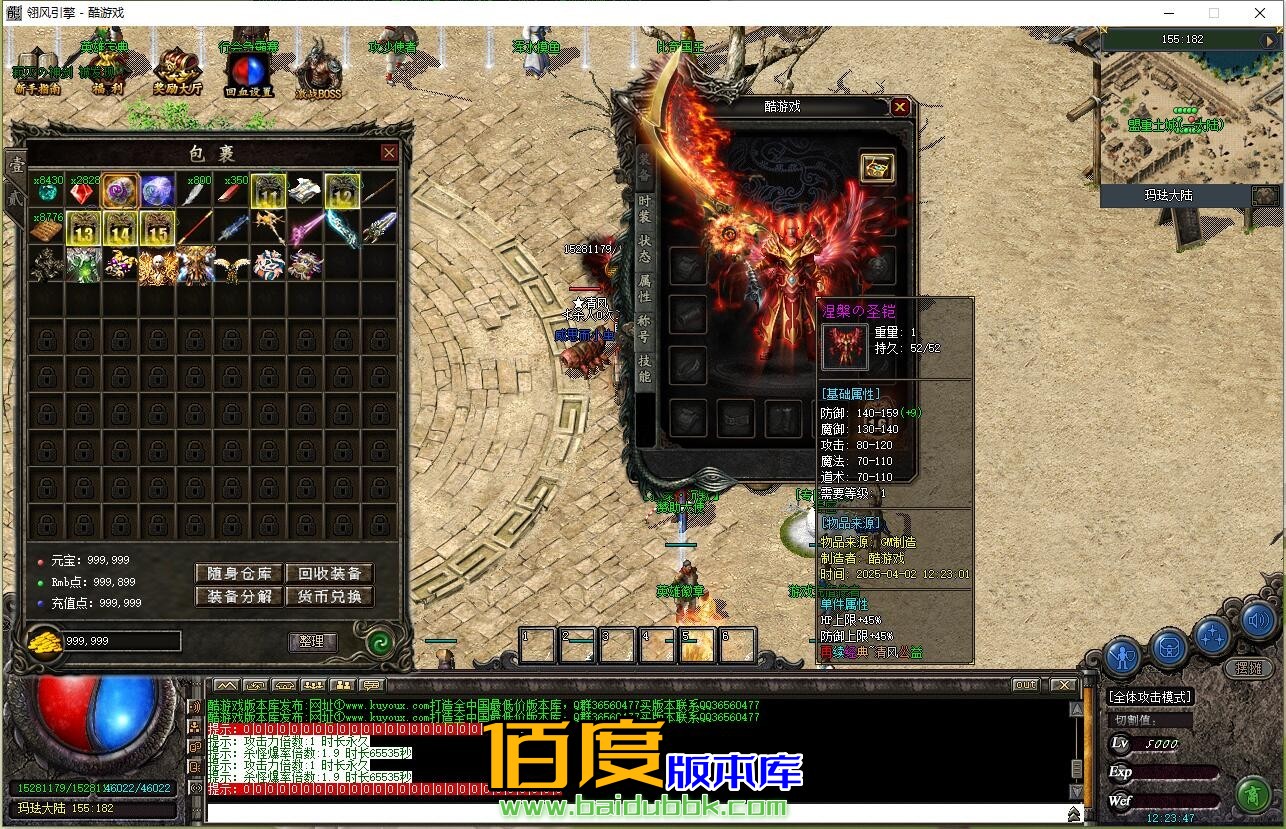Switch to the 时装 costume tab
Image resolution: width=1286 pixels, height=829 pixels.
click(x=645, y=208)
